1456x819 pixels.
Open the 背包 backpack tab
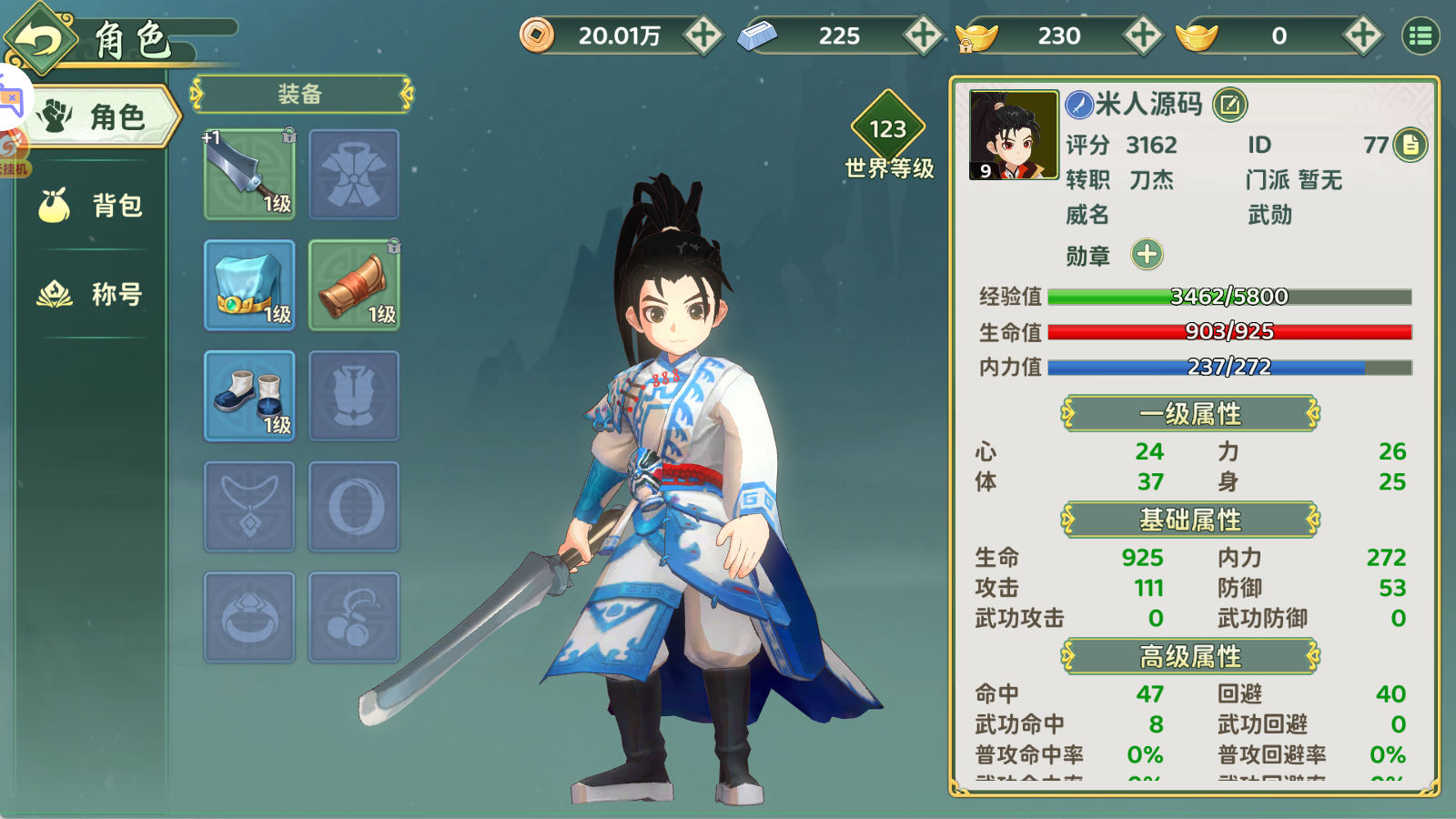(91, 206)
